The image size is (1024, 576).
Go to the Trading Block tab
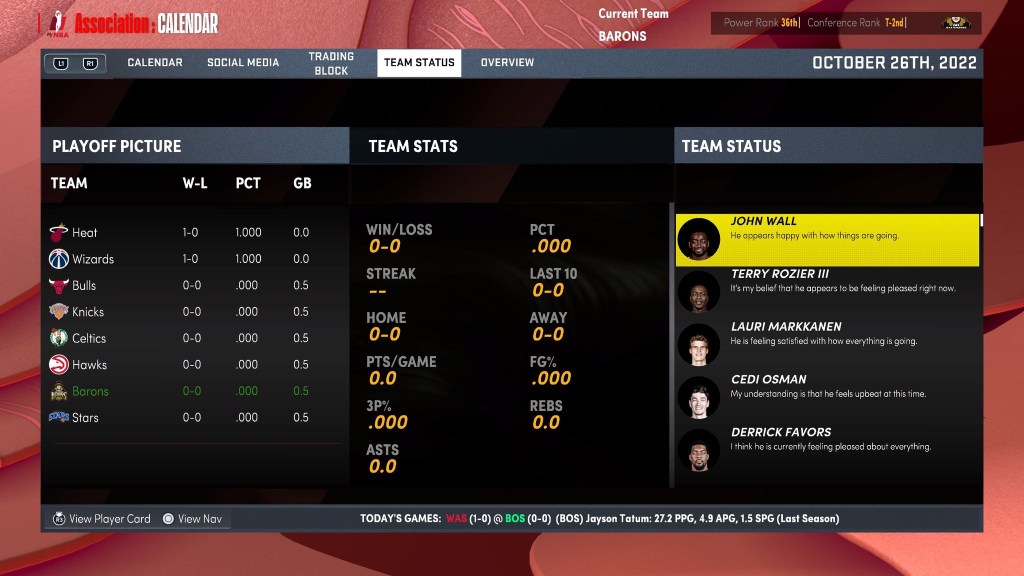pyautogui.click(x=329, y=63)
